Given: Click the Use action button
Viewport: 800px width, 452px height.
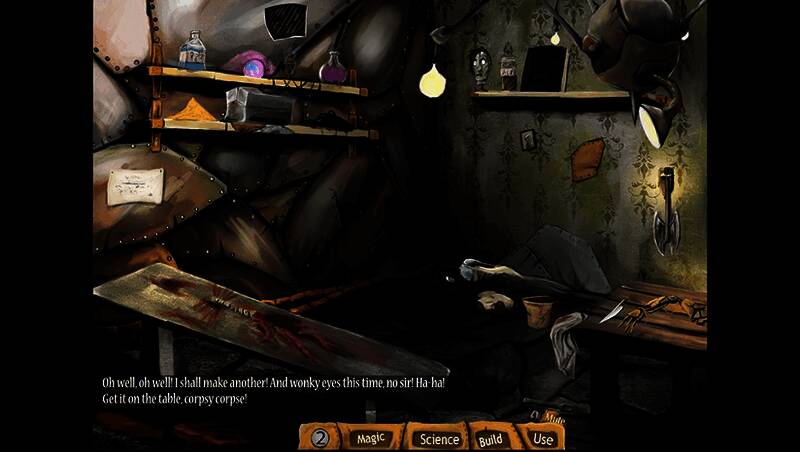Looking at the screenshot, I should (543, 438).
